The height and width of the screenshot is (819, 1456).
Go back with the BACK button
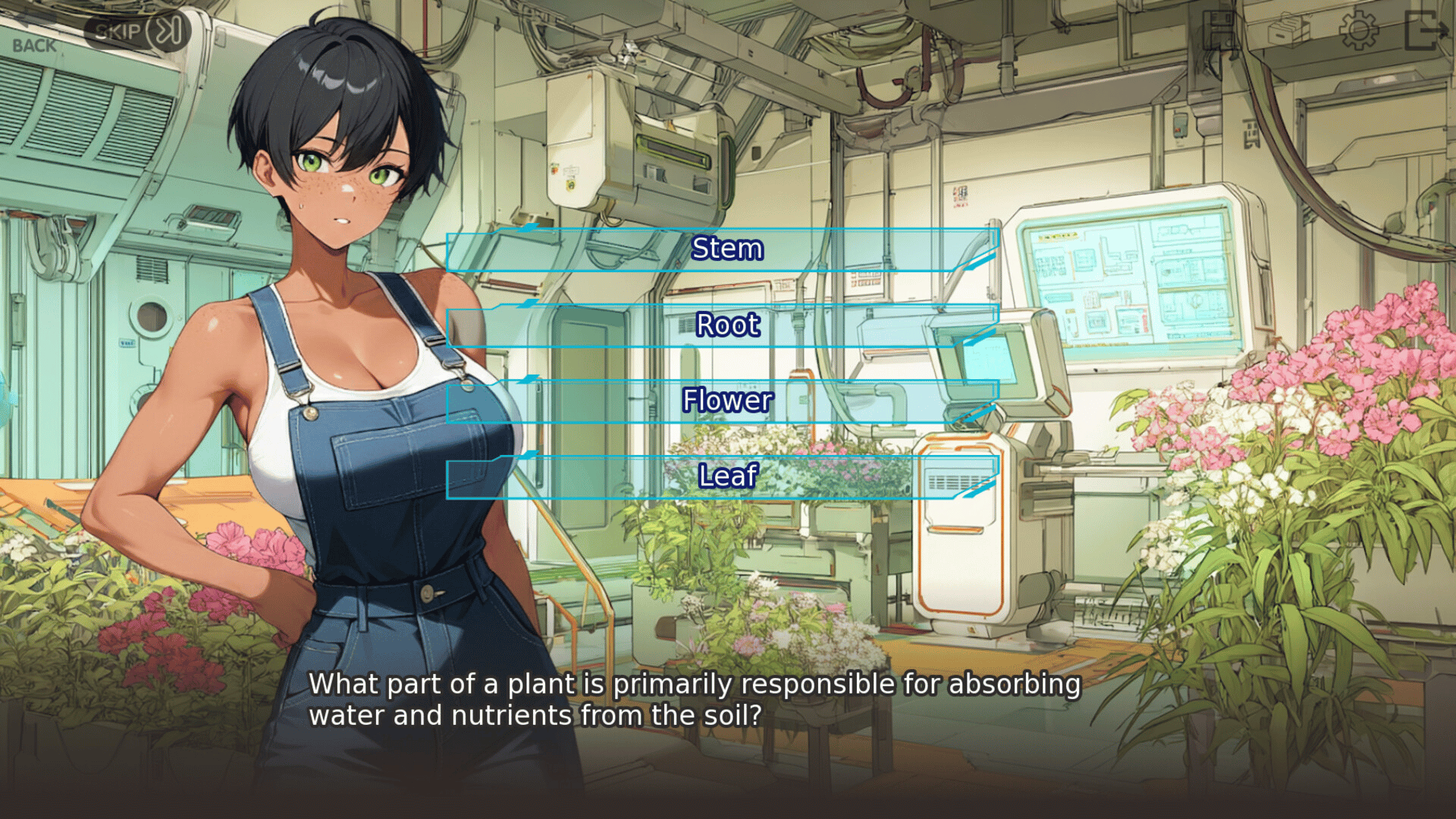pyautogui.click(x=33, y=44)
